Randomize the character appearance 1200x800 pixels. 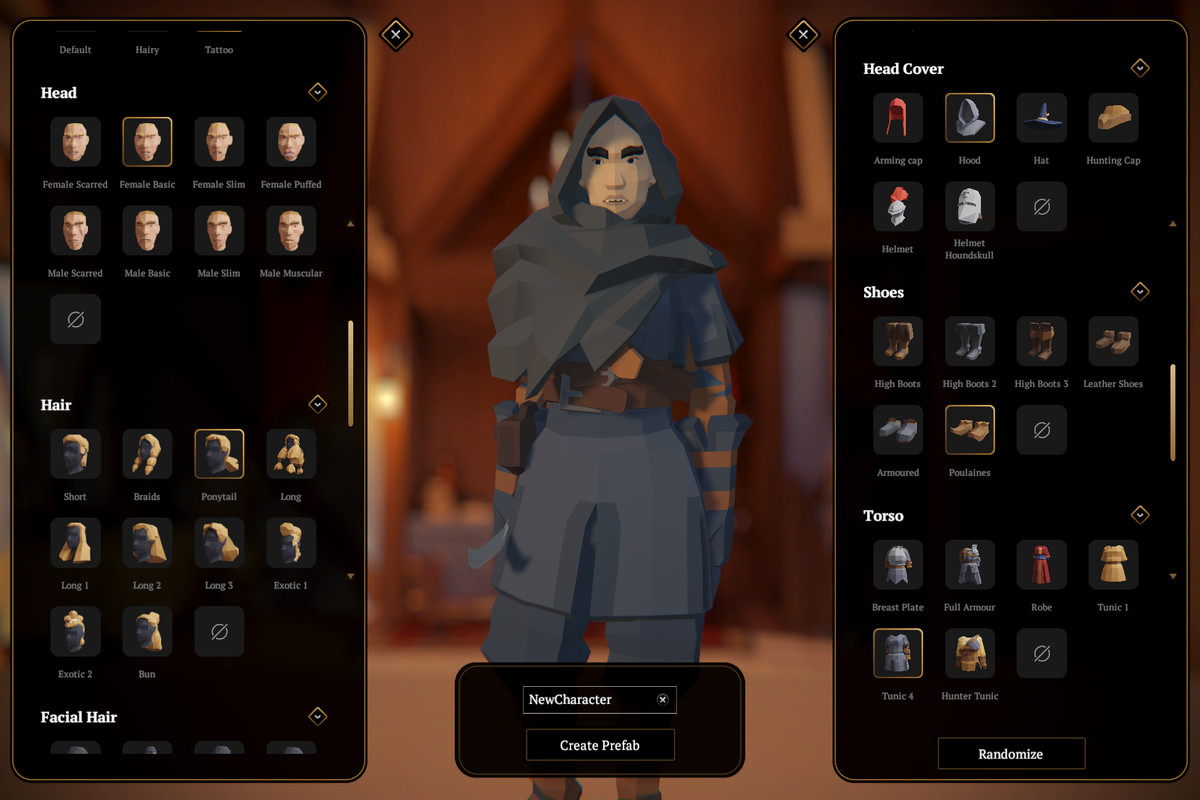coord(1010,754)
